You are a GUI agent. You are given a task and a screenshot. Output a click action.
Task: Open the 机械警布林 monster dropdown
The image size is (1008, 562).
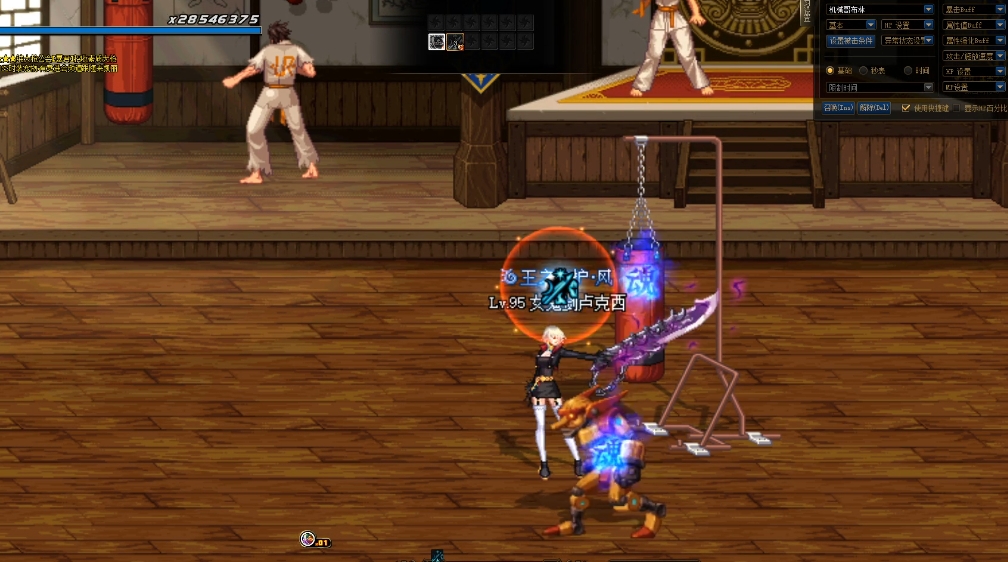click(x=928, y=9)
